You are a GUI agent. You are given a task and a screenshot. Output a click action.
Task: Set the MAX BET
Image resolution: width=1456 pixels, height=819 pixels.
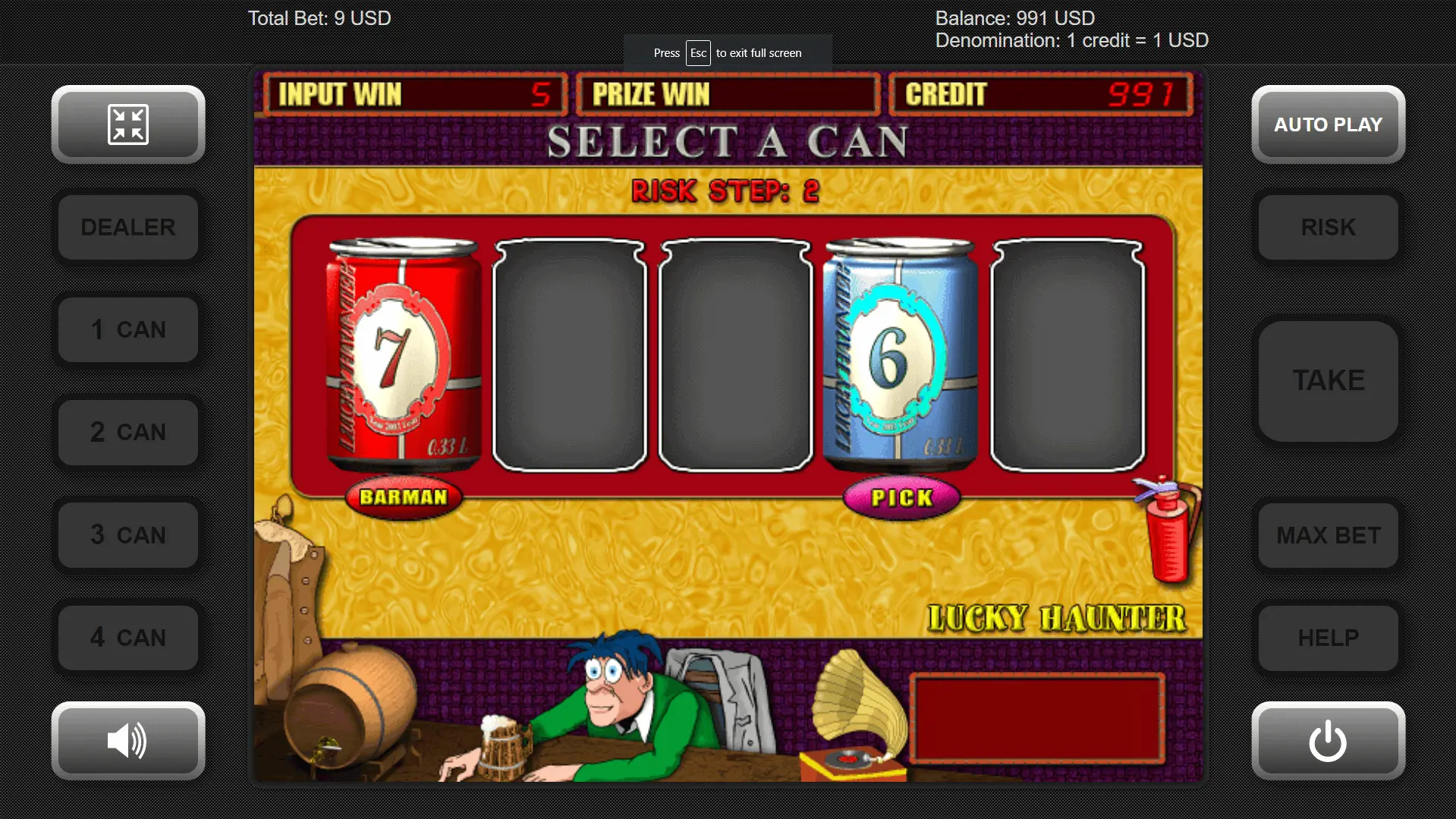pos(1328,534)
